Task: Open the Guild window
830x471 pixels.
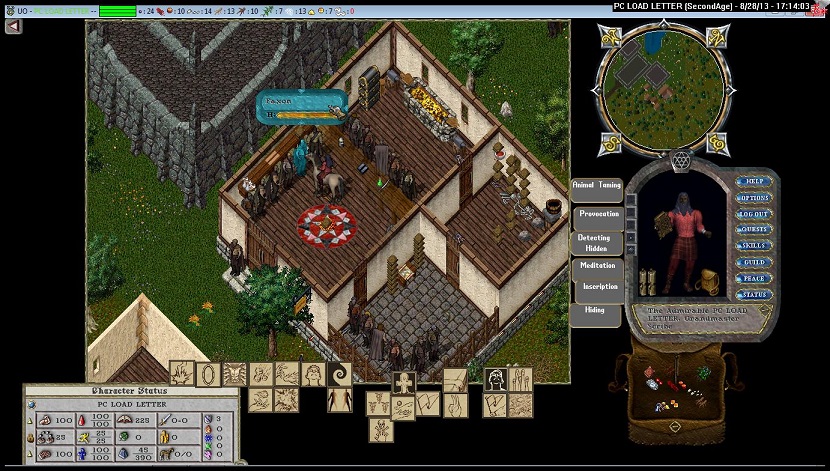Action: (754, 262)
